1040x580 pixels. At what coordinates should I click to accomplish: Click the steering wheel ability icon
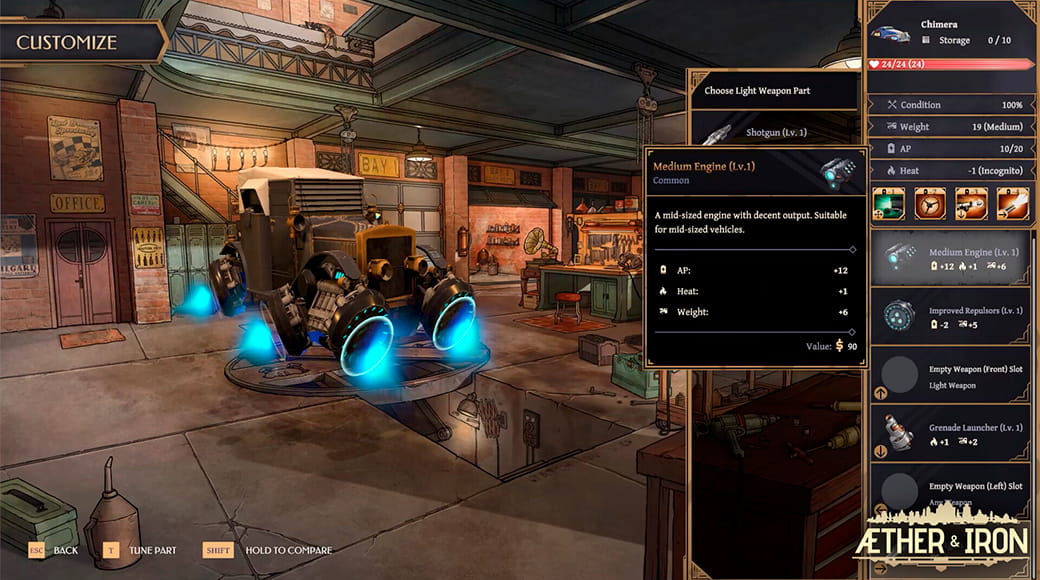pyautogui.click(x=928, y=203)
